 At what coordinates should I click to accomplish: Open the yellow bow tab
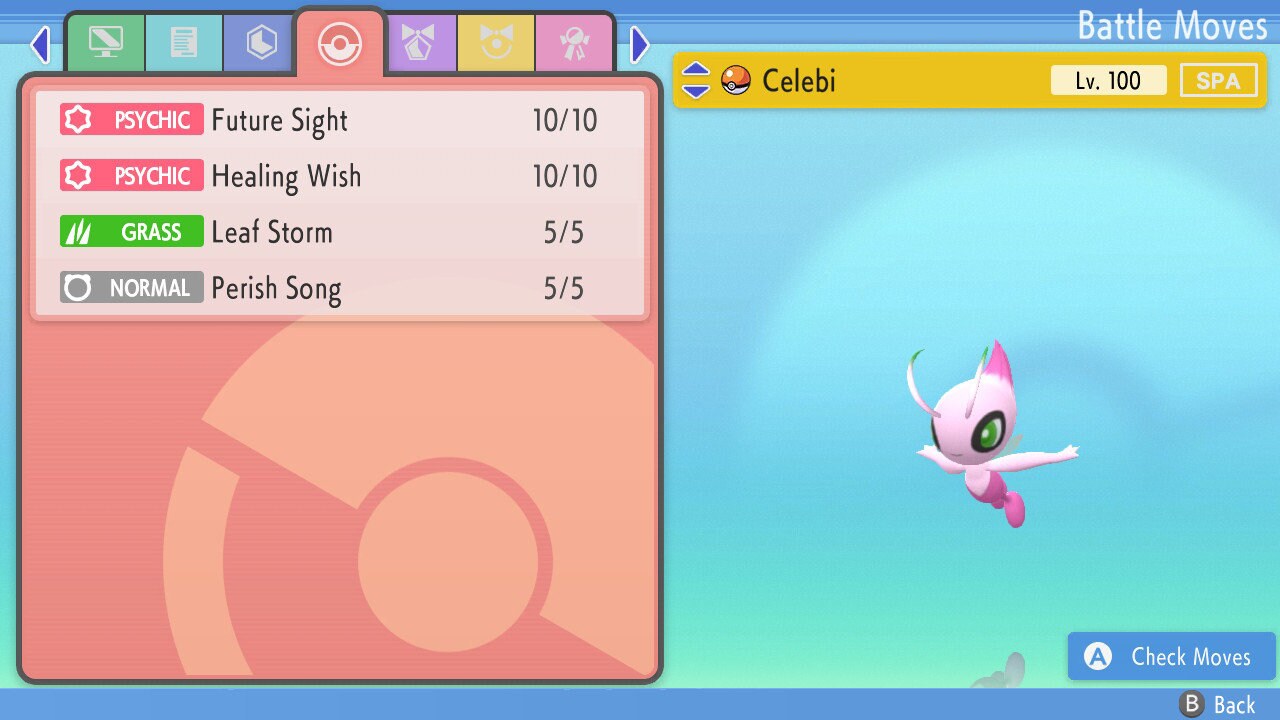coord(496,43)
